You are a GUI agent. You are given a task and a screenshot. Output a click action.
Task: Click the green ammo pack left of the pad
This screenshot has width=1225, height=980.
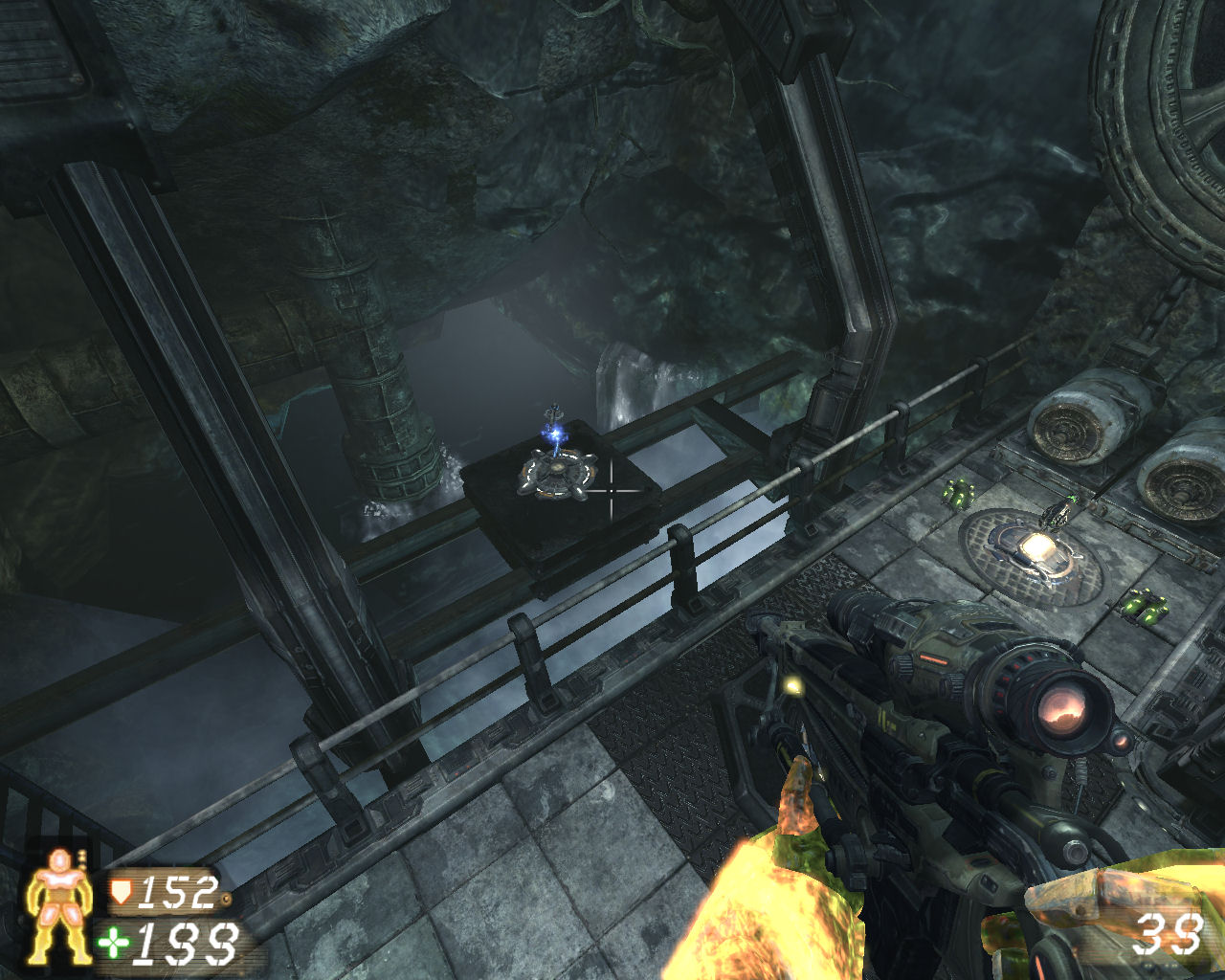(x=959, y=491)
